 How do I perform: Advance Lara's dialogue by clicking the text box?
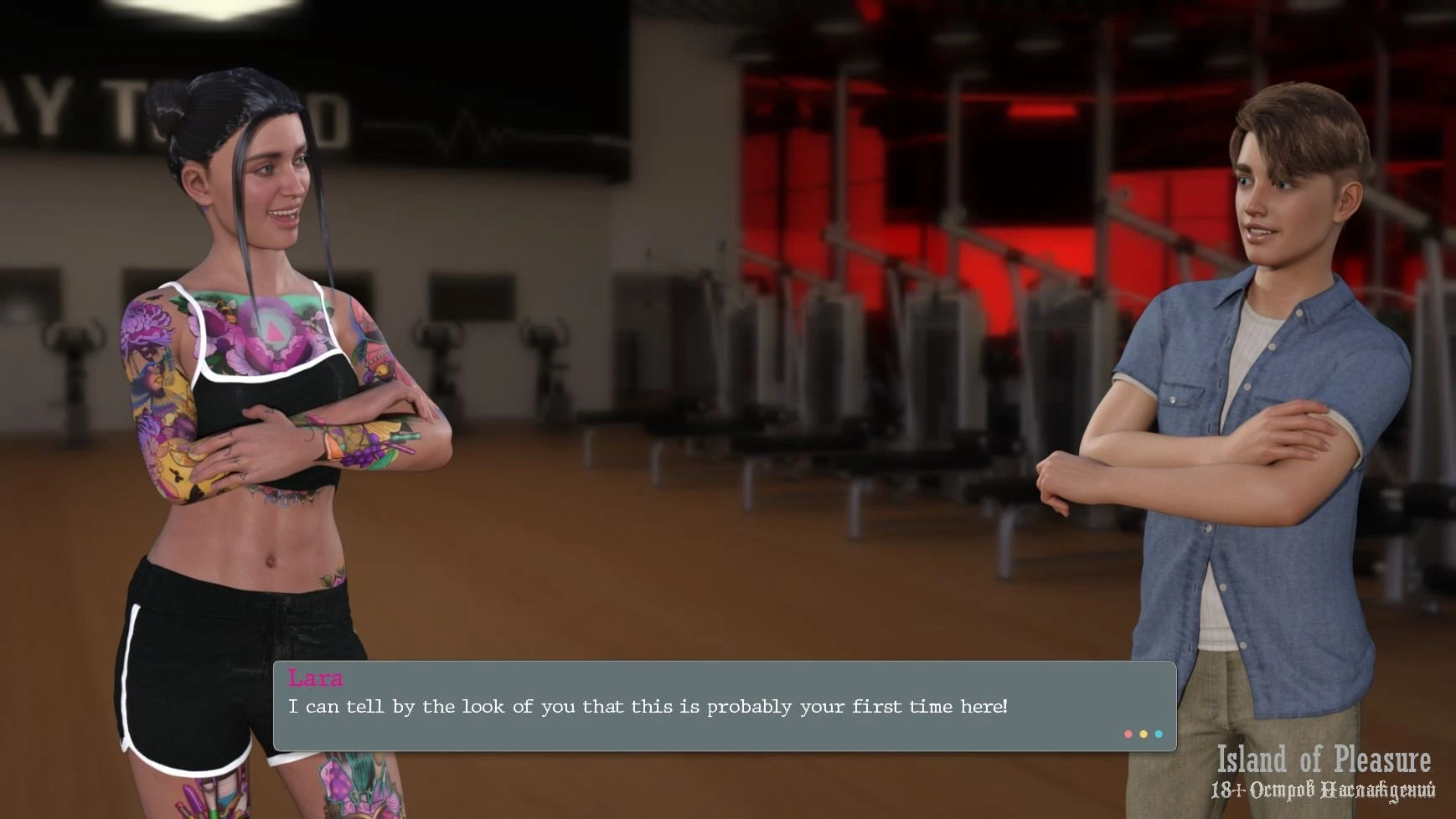pyautogui.click(x=724, y=706)
